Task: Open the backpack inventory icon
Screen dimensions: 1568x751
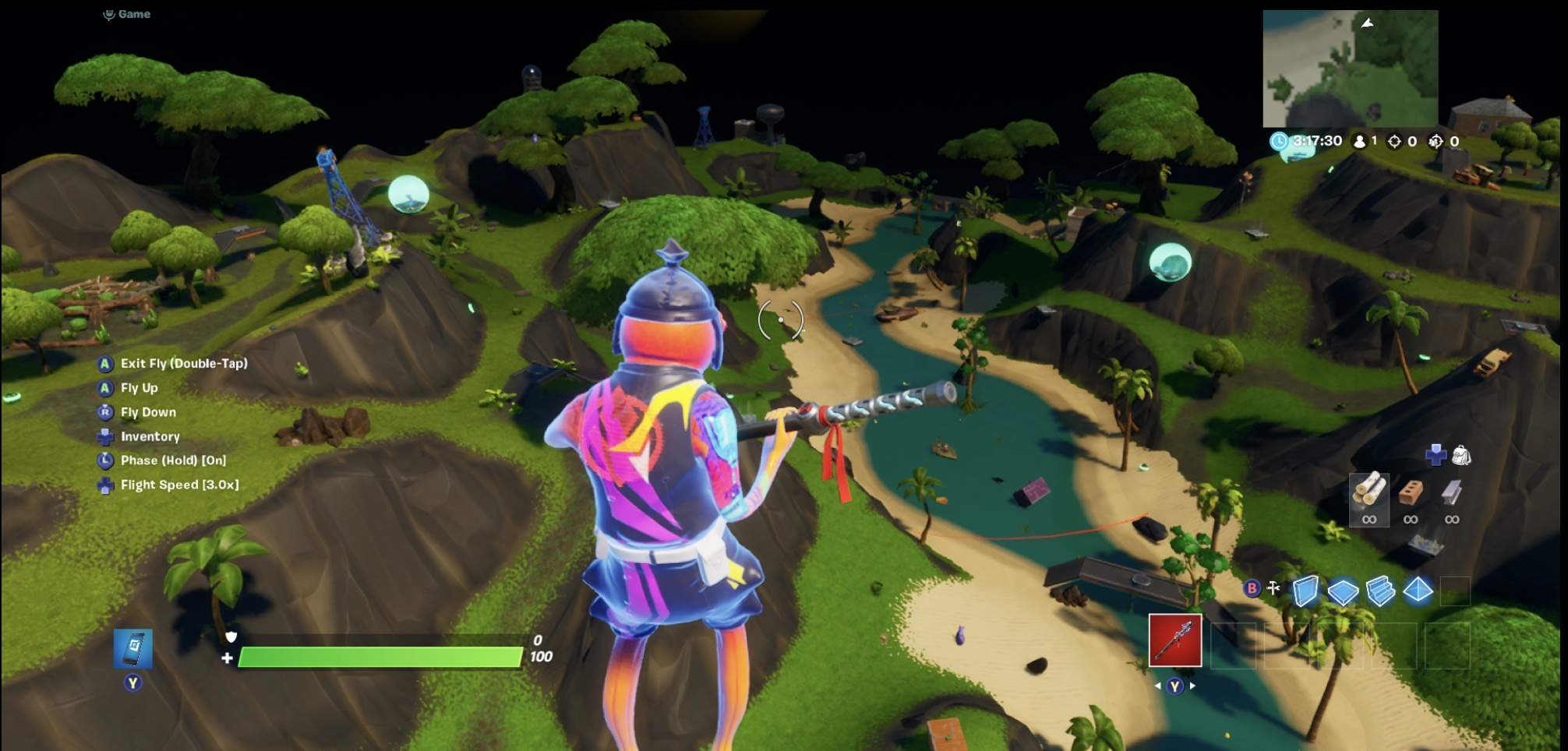Action: [x=1461, y=455]
